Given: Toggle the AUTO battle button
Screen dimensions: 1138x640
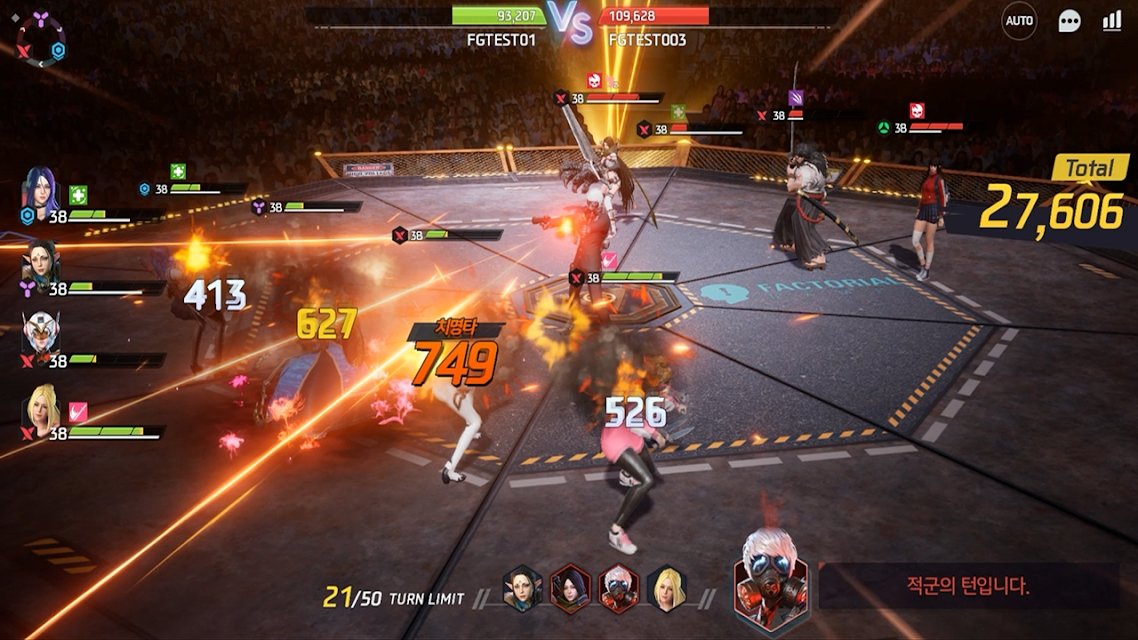Looking at the screenshot, I should 1019,21.
